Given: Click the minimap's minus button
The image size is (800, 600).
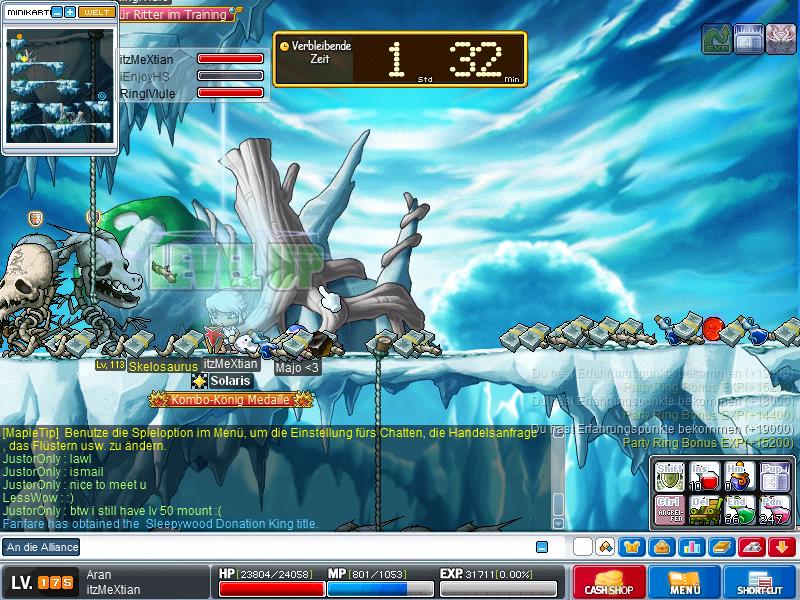Looking at the screenshot, I should click(57, 12).
